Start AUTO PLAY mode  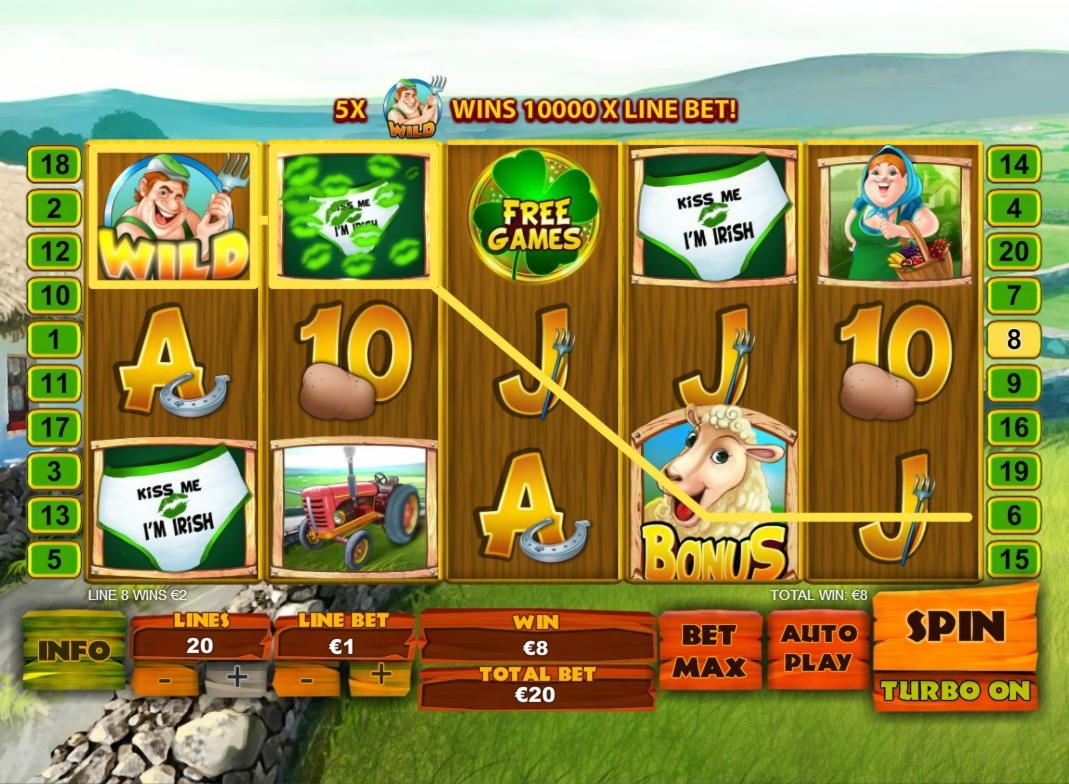tap(817, 648)
